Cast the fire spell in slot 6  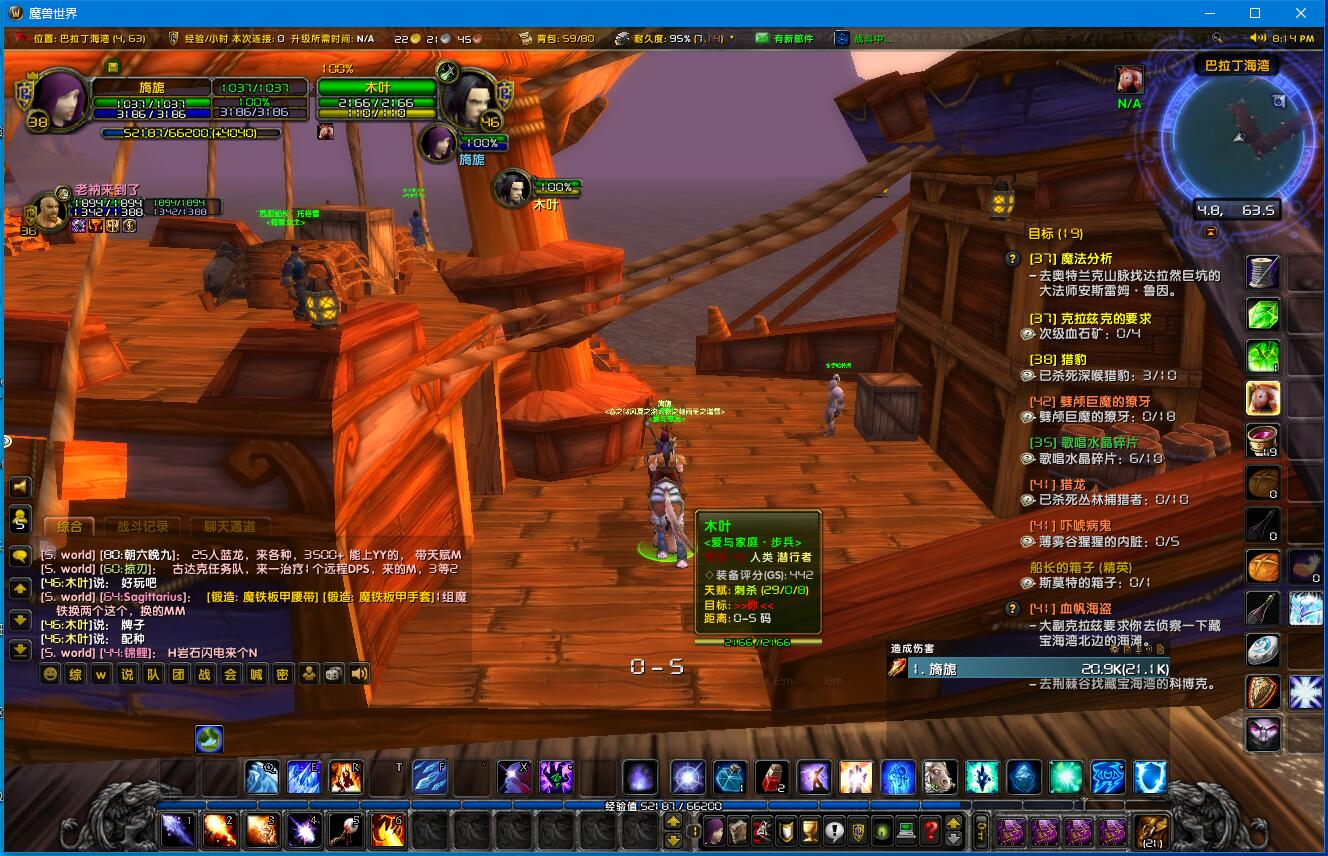387,829
